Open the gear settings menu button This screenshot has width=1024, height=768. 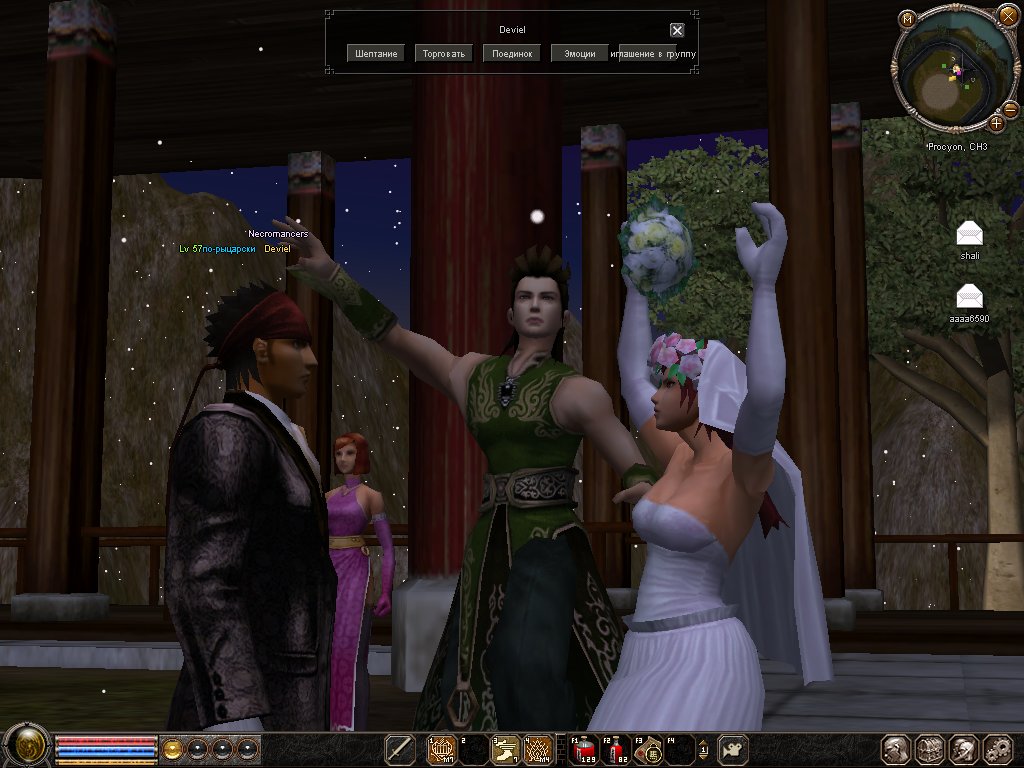pyautogui.click(x=998, y=748)
